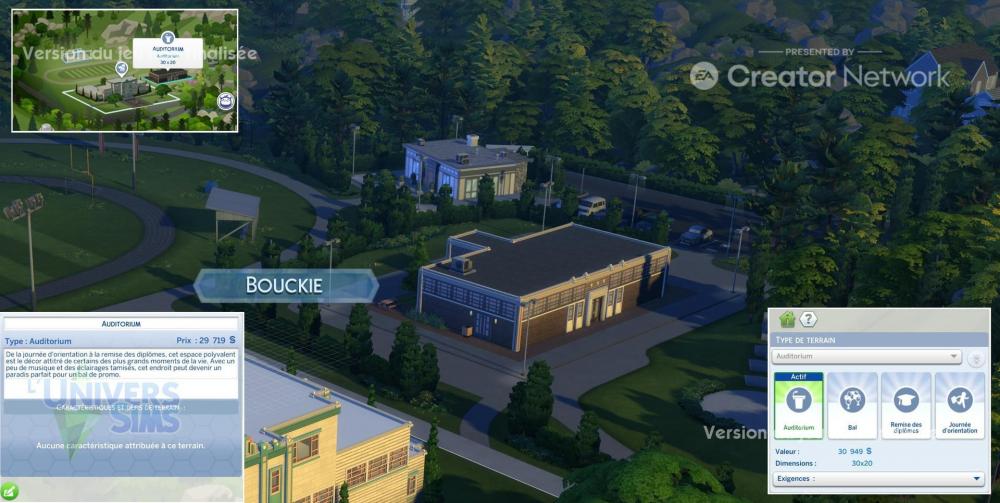Select the Journée d'orientation tile

959,405
